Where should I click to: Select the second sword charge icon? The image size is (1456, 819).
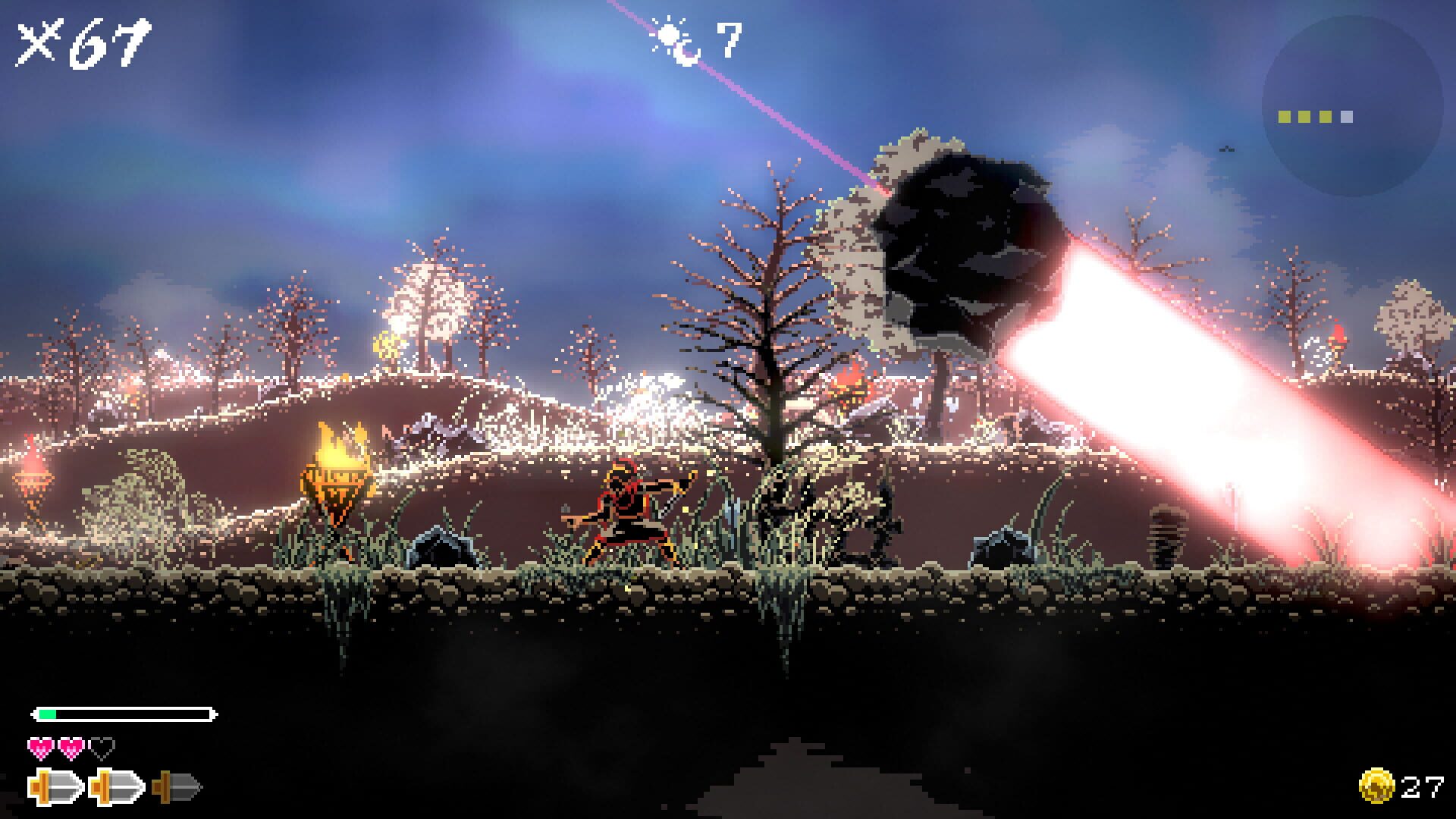[x=114, y=787]
